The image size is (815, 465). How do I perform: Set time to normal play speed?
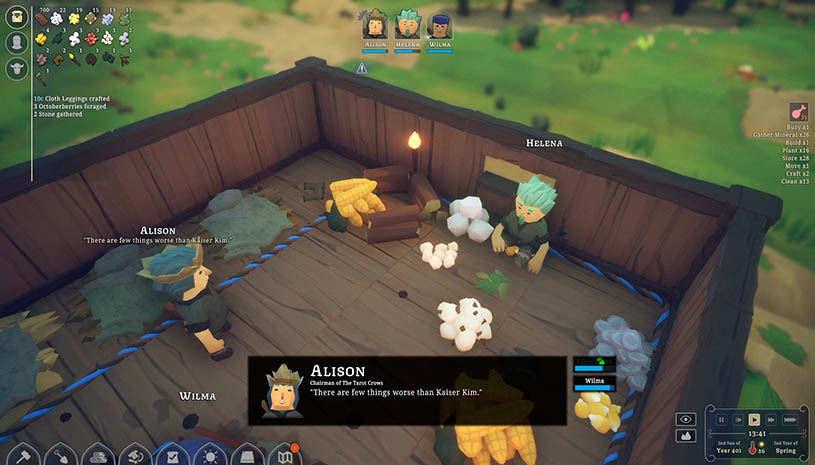click(755, 420)
